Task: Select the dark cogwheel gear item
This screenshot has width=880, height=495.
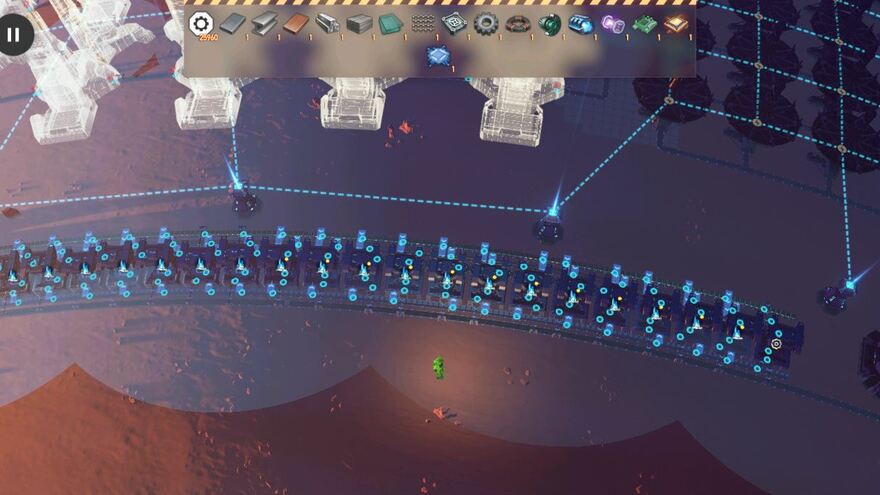Action: point(486,23)
